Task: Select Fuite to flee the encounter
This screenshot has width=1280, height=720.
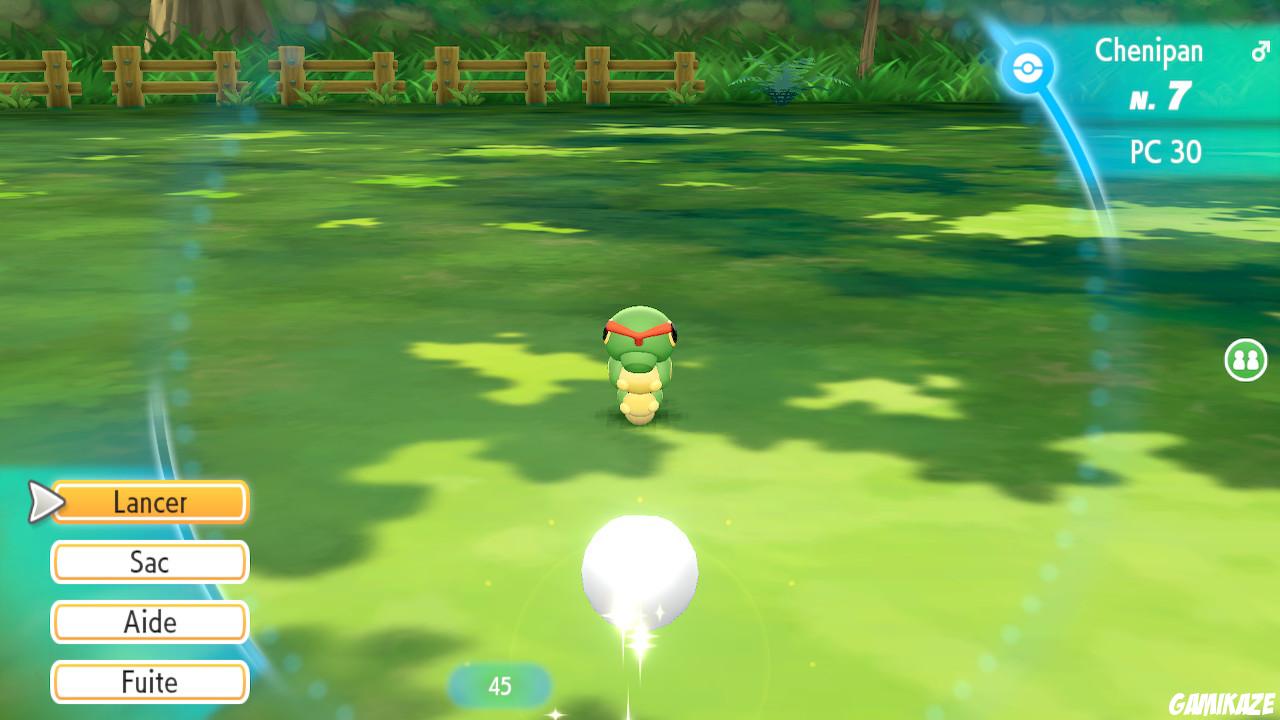Action: click(x=148, y=682)
